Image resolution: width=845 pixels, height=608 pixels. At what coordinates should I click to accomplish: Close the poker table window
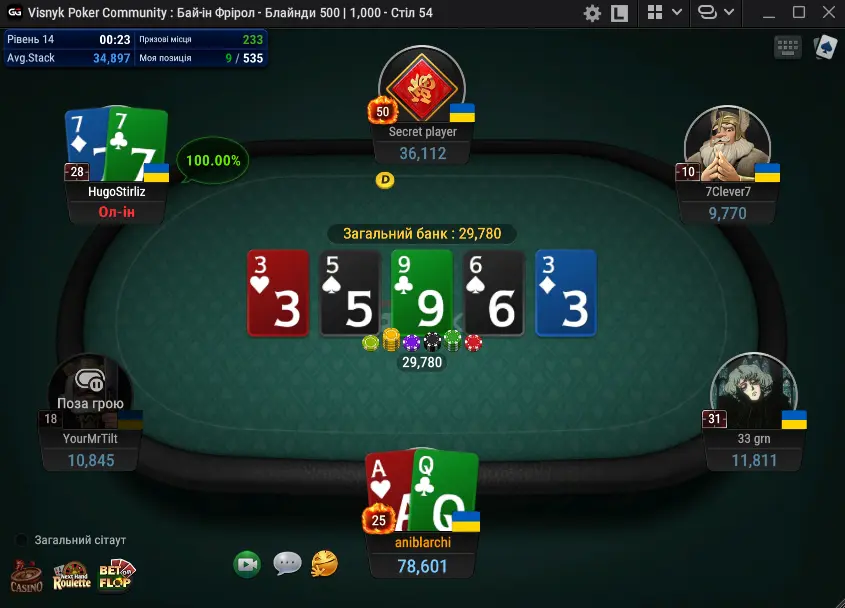pos(827,13)
